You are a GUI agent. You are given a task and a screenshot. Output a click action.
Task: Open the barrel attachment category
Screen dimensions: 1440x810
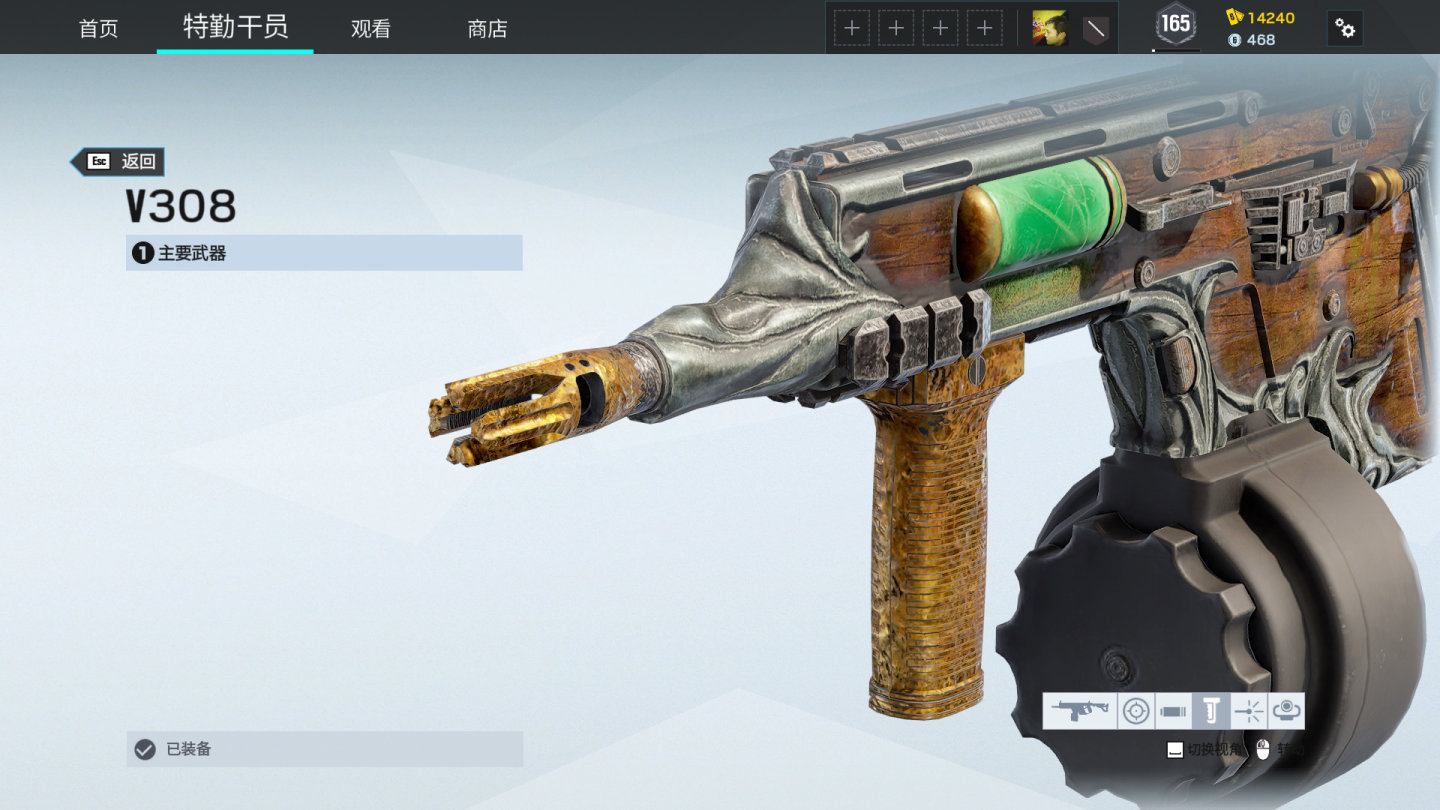1172,711
